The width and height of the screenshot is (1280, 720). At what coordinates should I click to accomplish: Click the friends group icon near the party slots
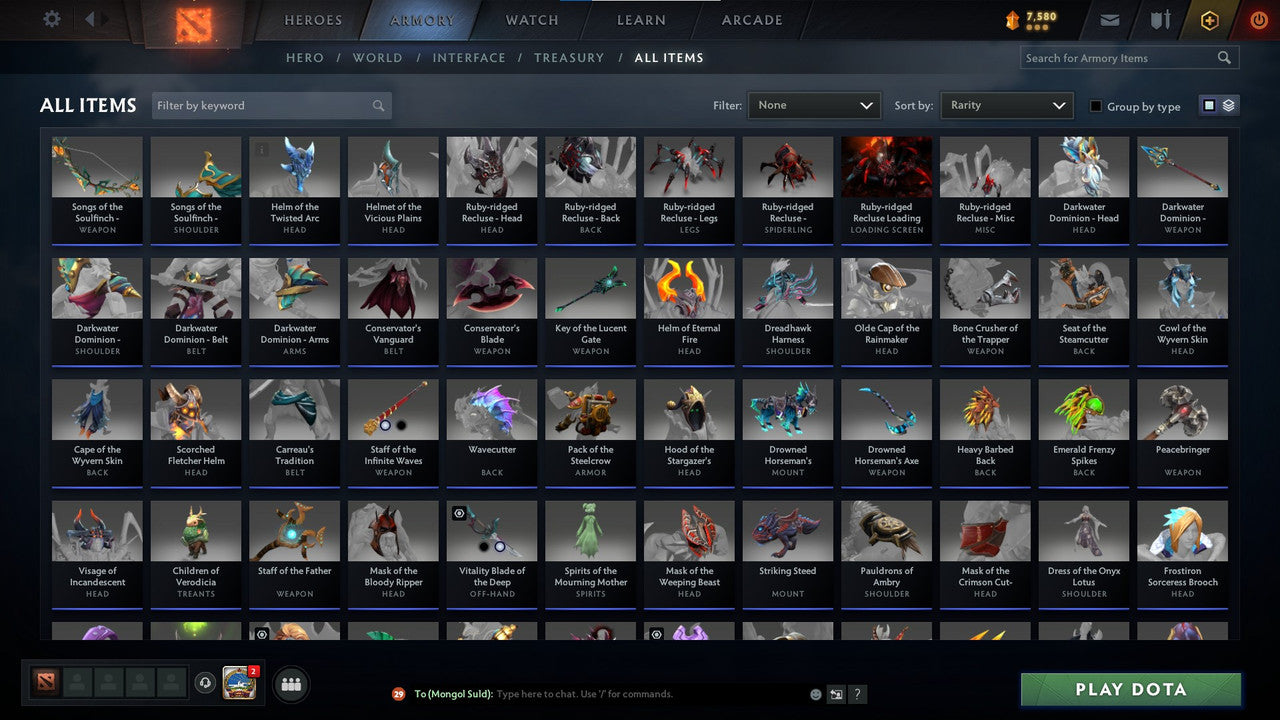pyautogui.click(x=290, y=684)
